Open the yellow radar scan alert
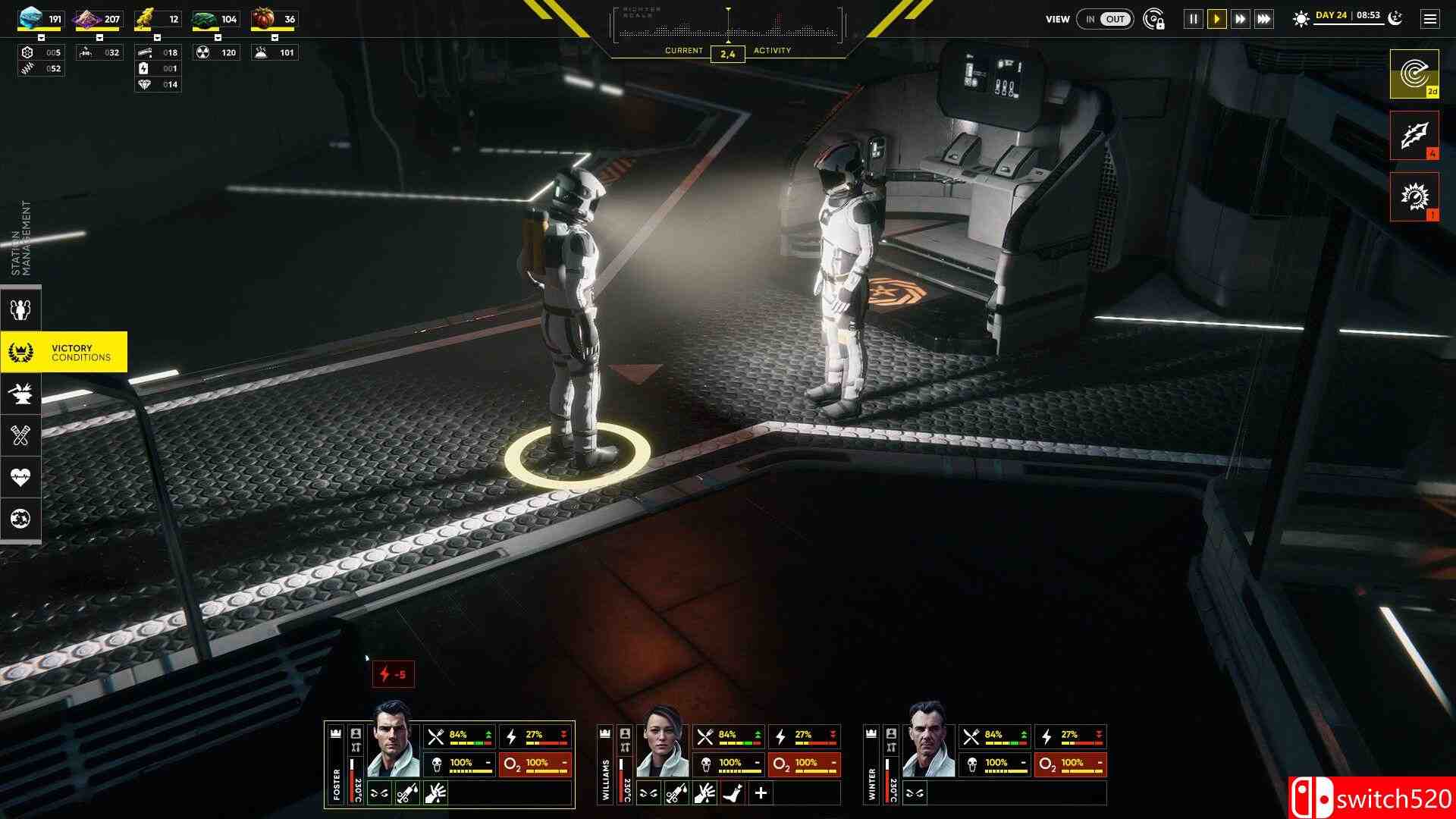 1414,74
